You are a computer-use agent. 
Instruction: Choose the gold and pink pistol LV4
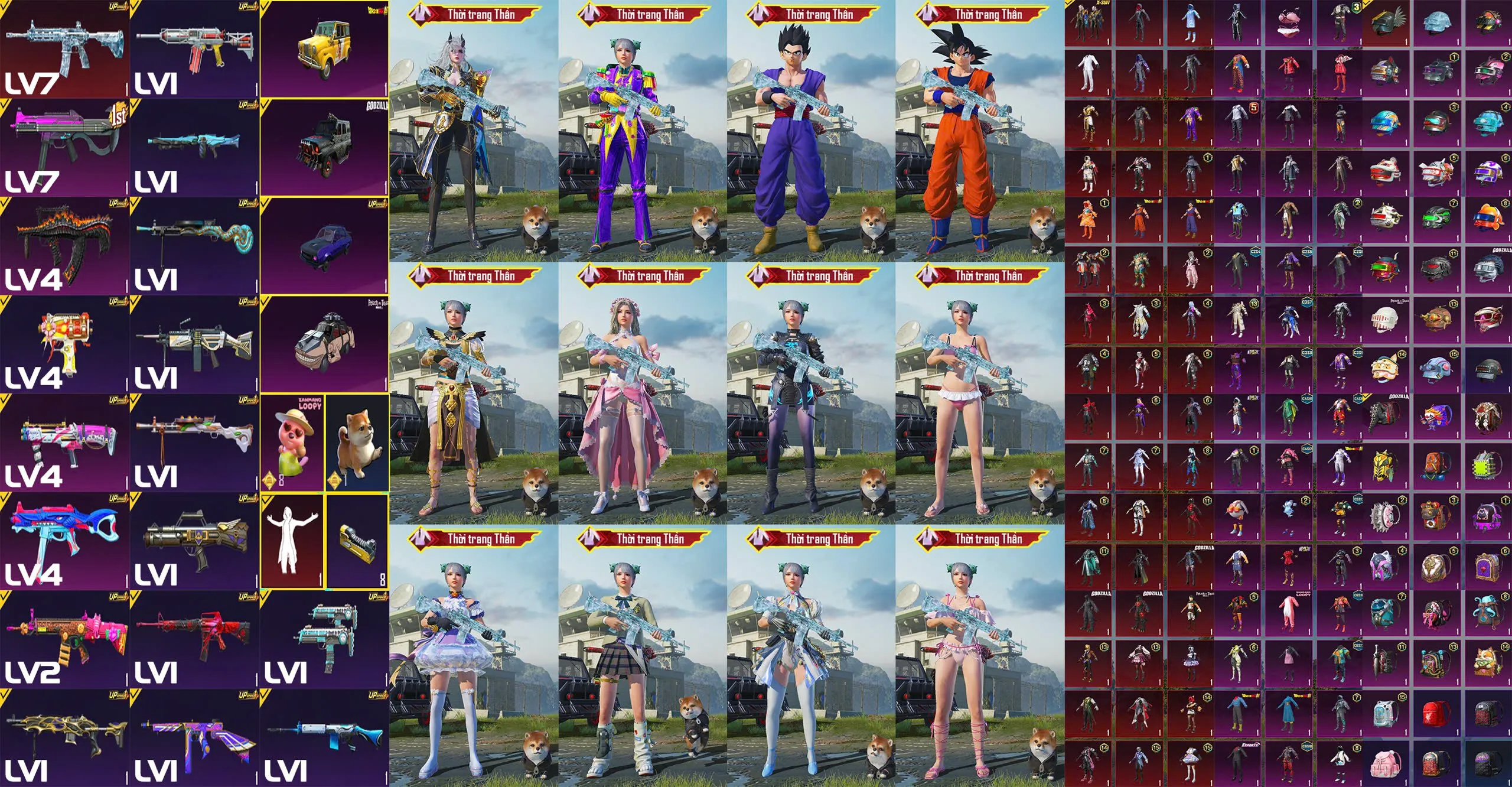click(64, 344)
